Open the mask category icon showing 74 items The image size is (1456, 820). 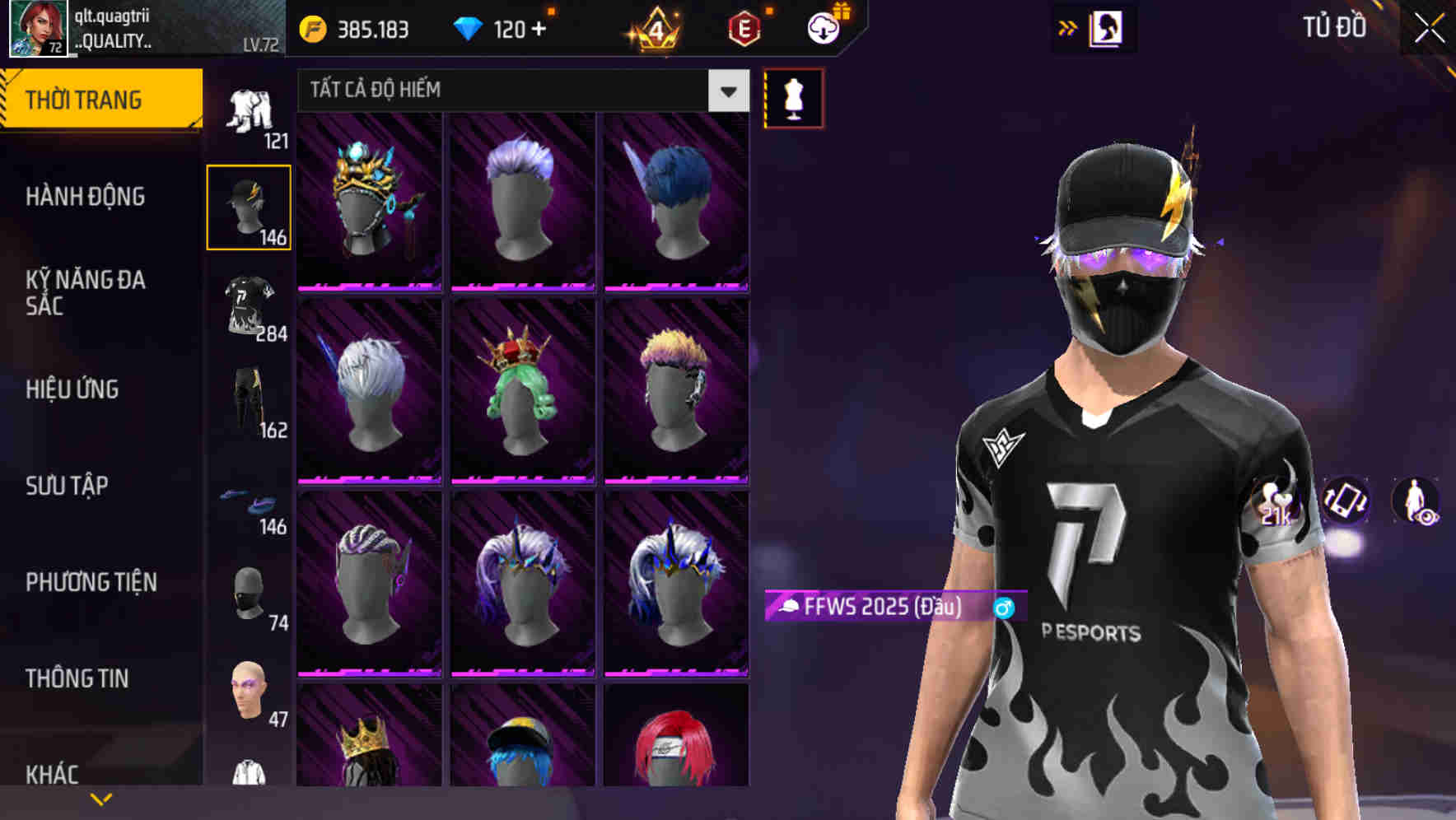tap(250, 597)
